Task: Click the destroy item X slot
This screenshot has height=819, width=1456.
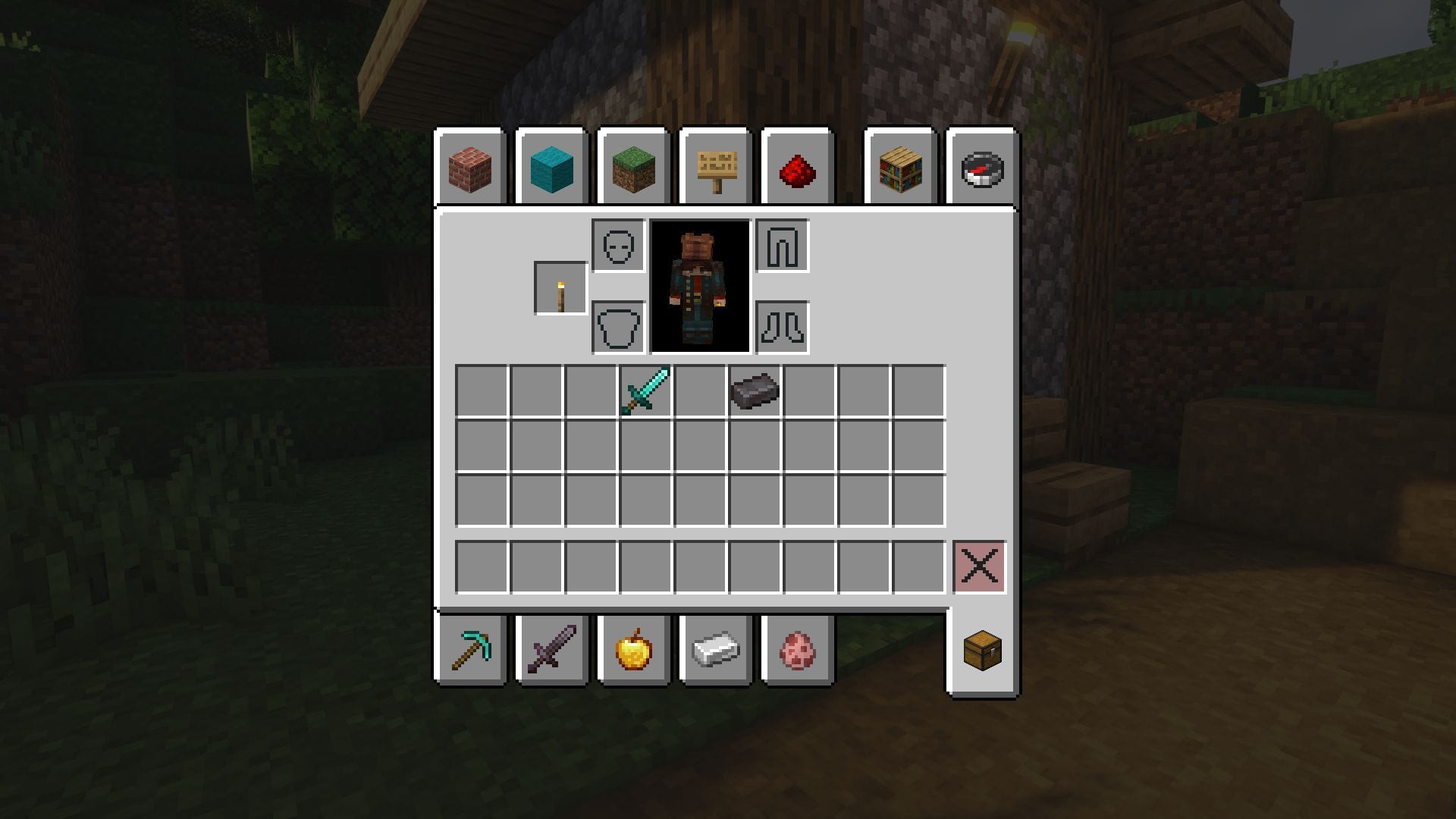Action: 979,564
